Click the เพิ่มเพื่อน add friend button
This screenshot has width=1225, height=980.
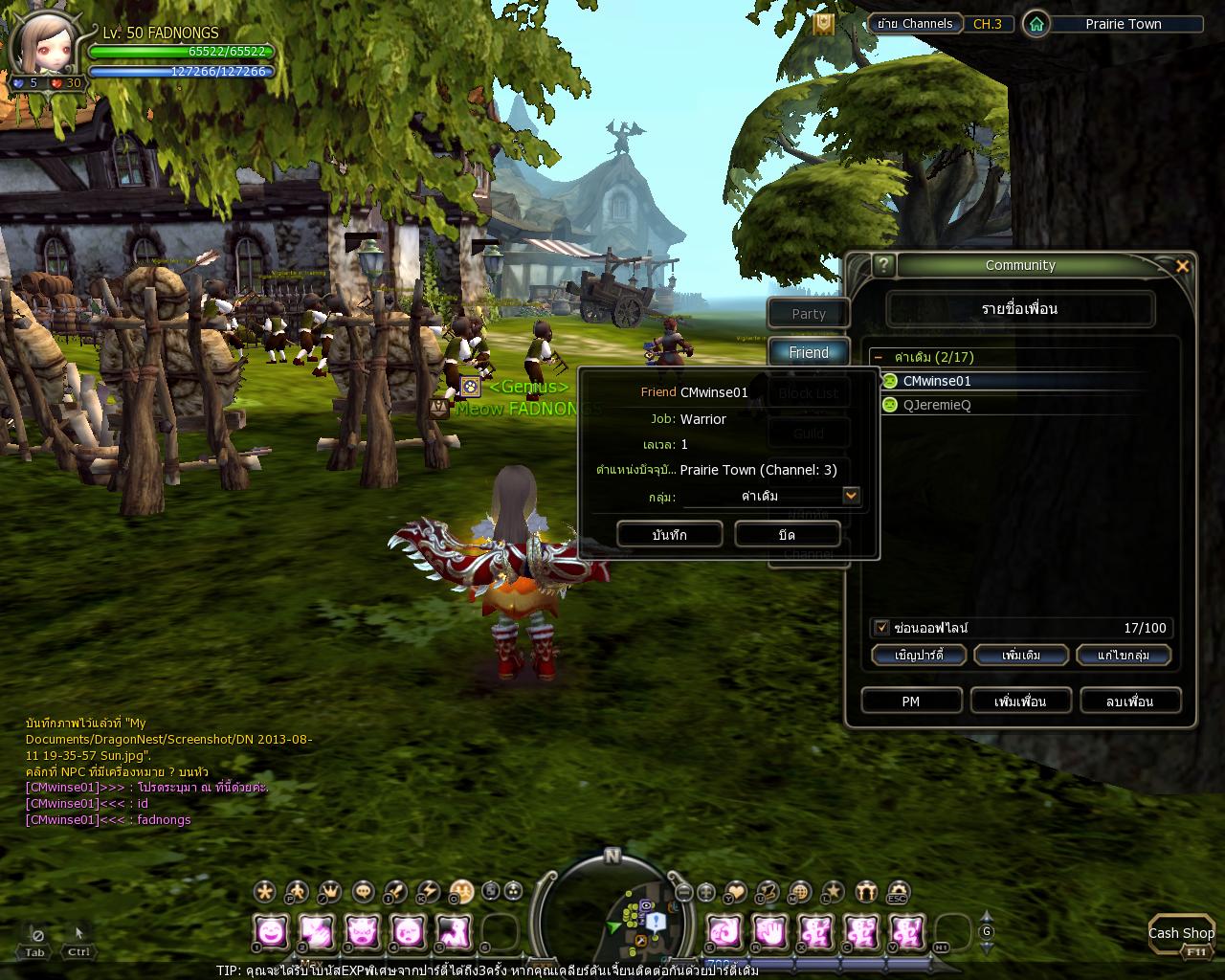pyautogui.click(x=1020, y=702)
